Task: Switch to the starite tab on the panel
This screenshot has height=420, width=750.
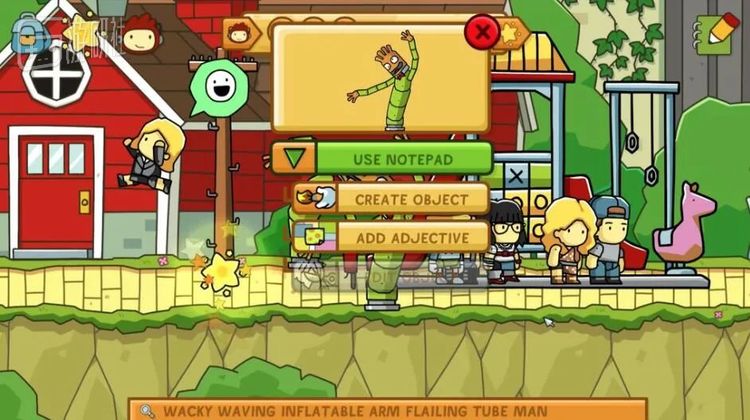Action: [x=510, y=33]
